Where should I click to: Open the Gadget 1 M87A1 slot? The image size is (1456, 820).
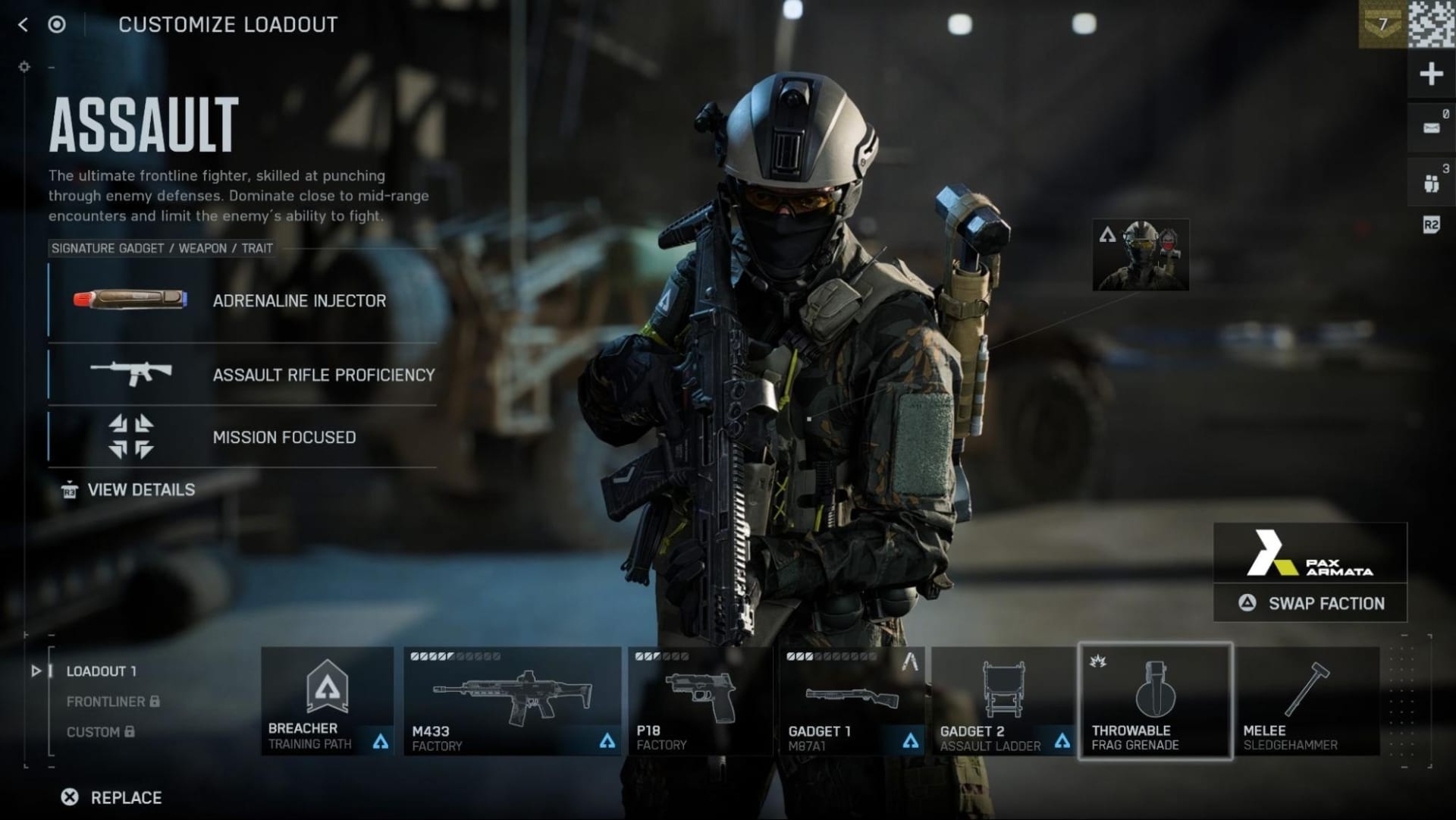[x=852, y=700]
